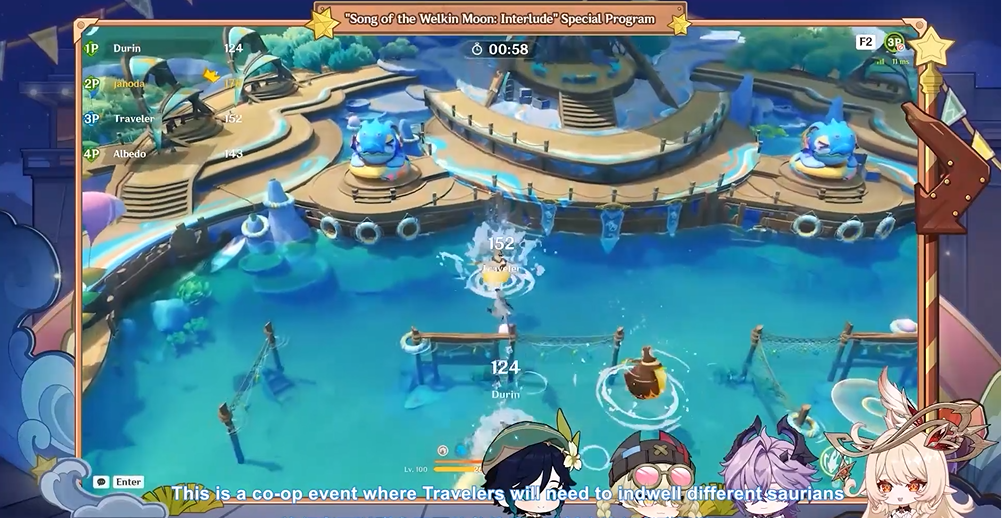Select the 1P Durin player row
Image resolution: width=1002 pixels, height=518 pixels.
(160, 48)
